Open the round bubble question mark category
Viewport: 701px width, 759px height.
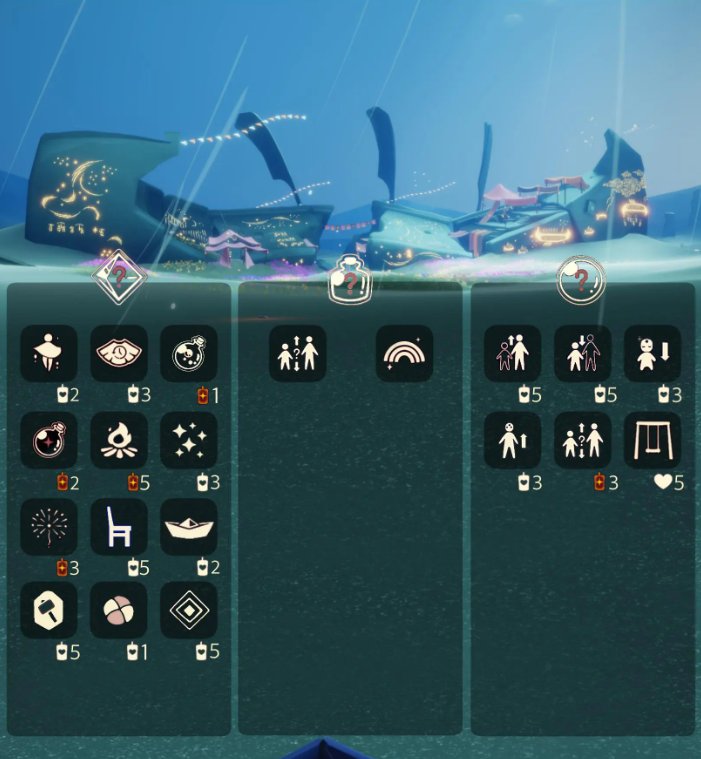tap(581, 278)
